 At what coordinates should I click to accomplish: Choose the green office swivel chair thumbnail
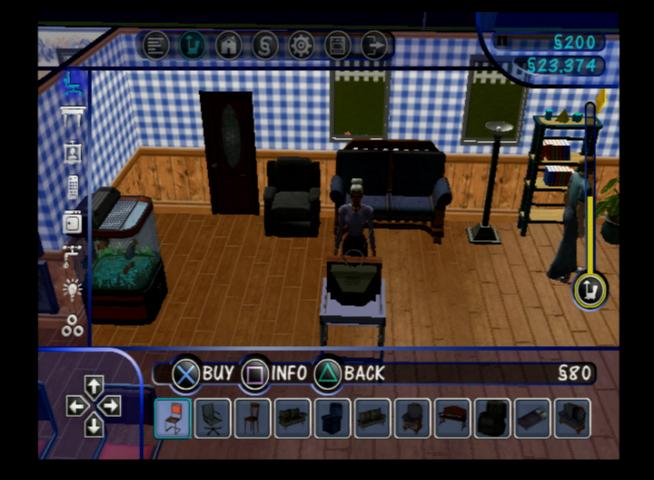212,418
